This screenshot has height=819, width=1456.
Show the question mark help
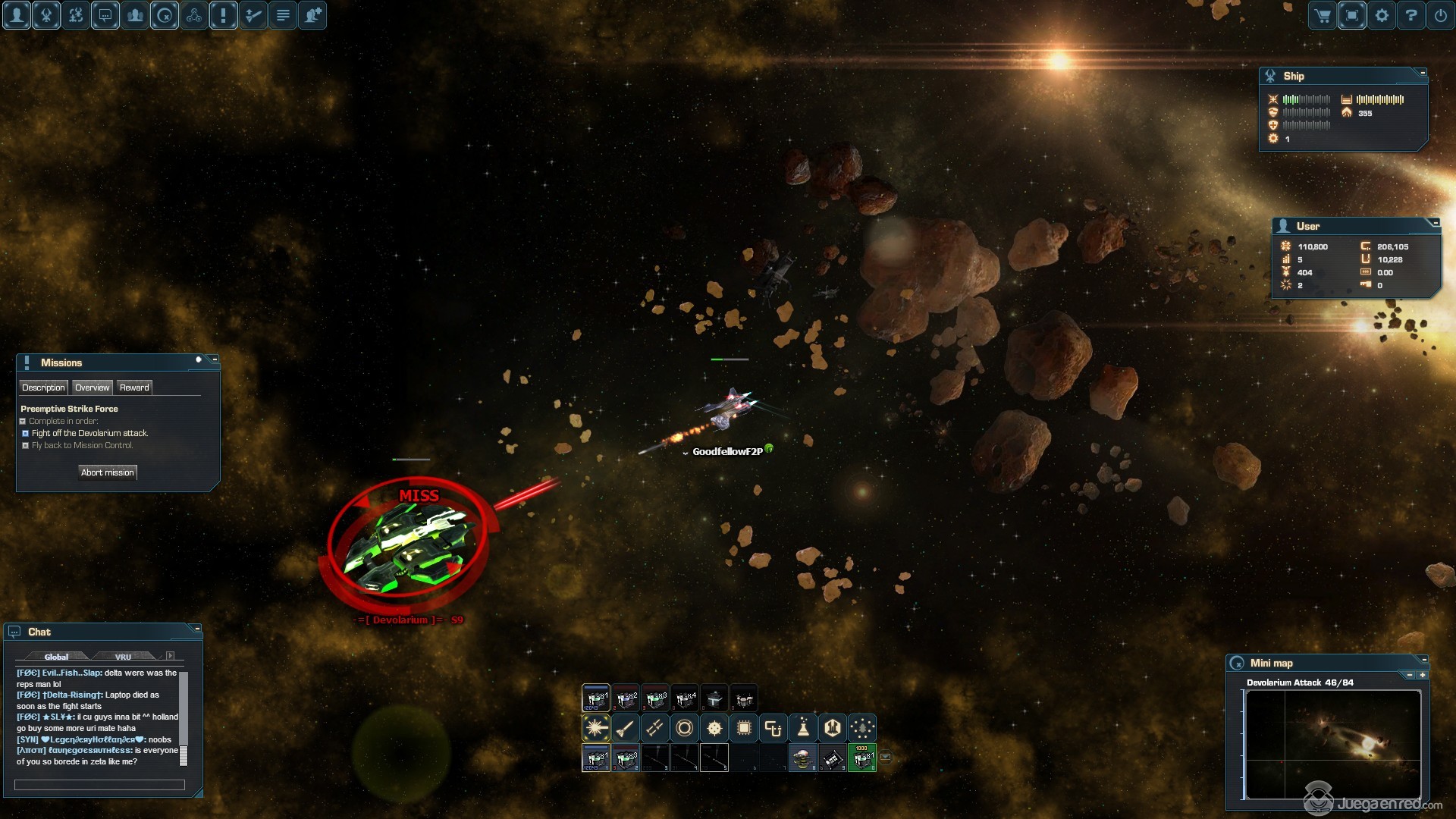click(x=1411, y=15)
